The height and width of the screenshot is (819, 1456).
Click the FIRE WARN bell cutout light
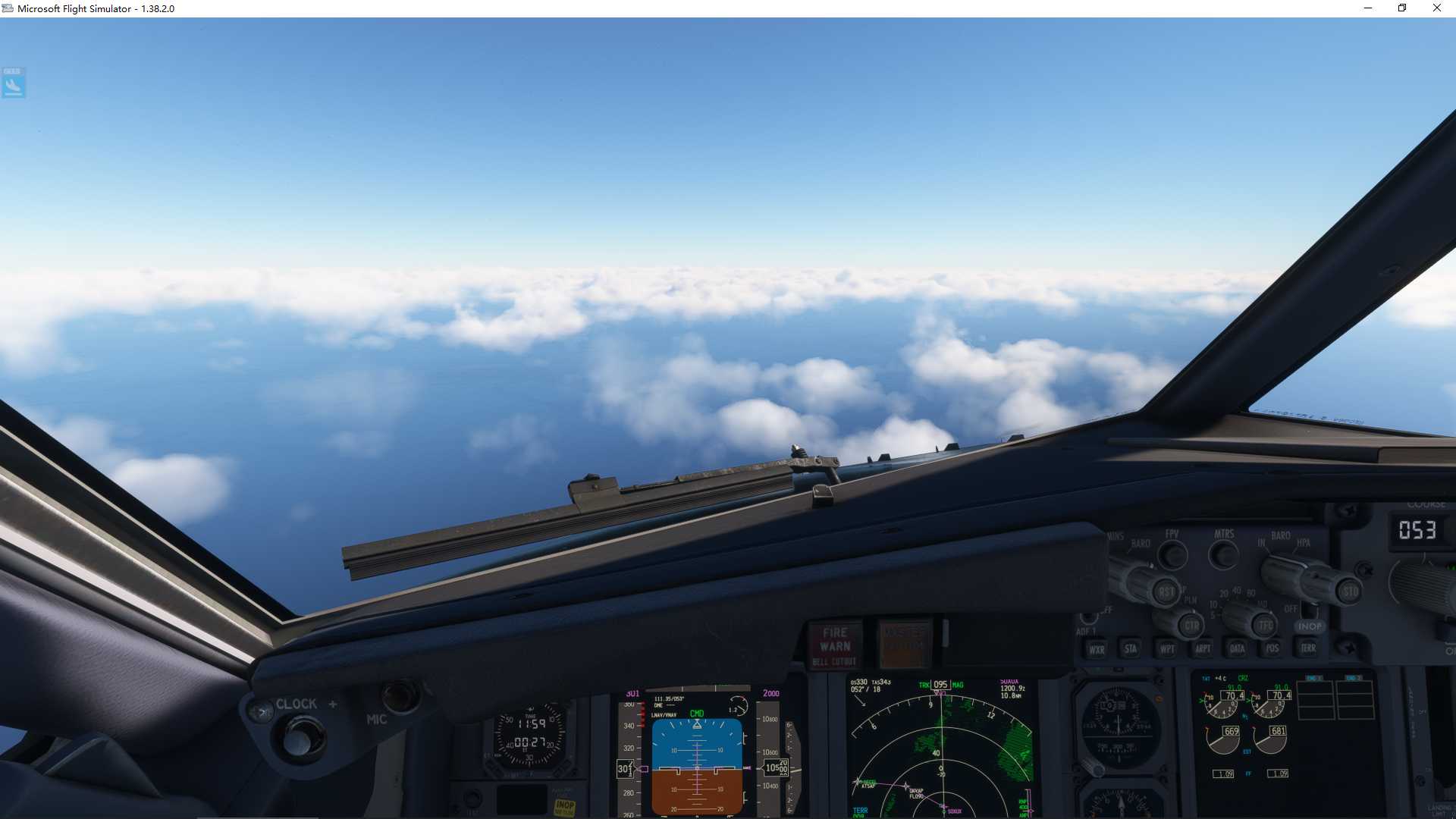[x=834, y=645]
